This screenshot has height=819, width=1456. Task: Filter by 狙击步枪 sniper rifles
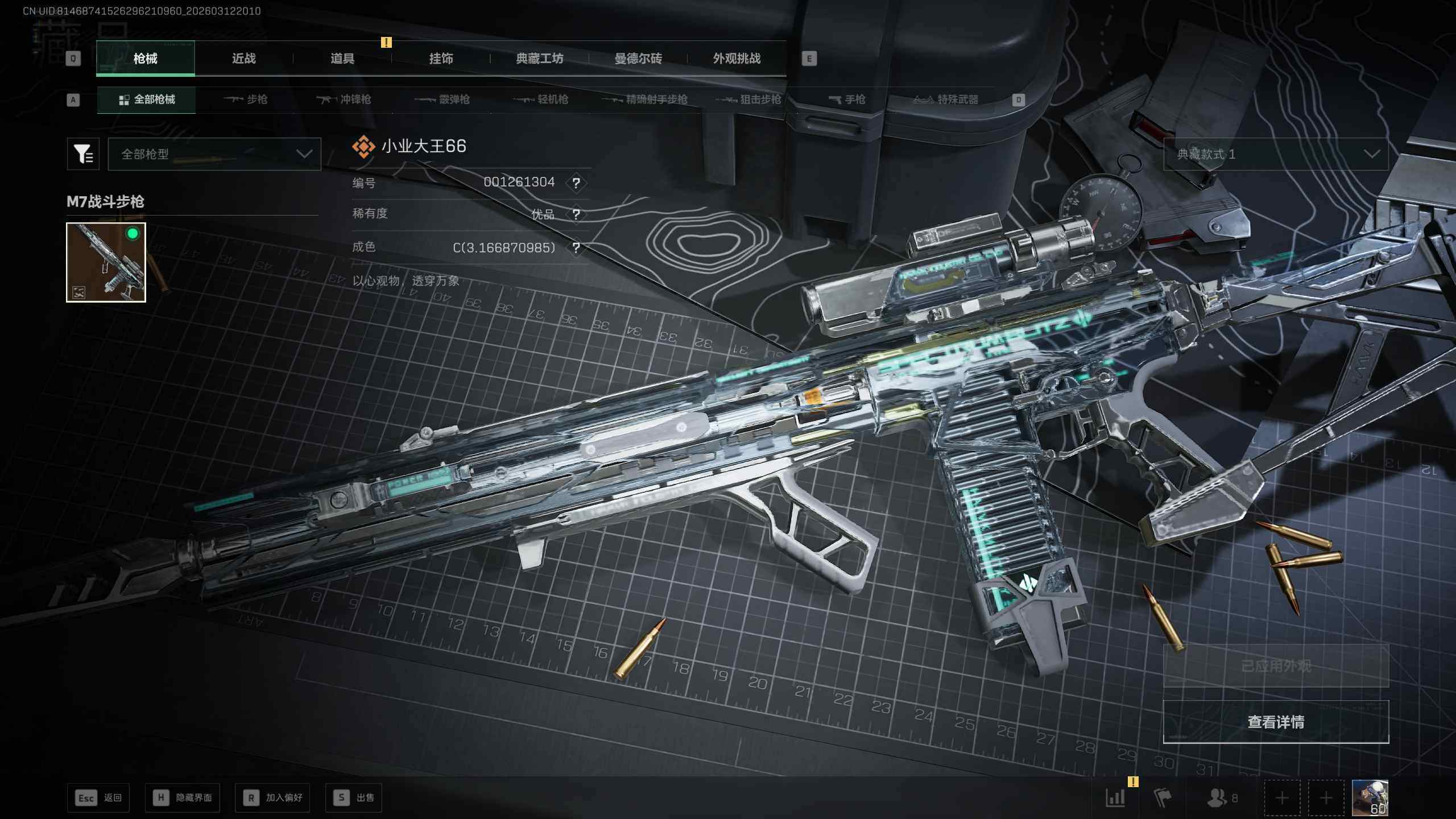click(748, 100)
